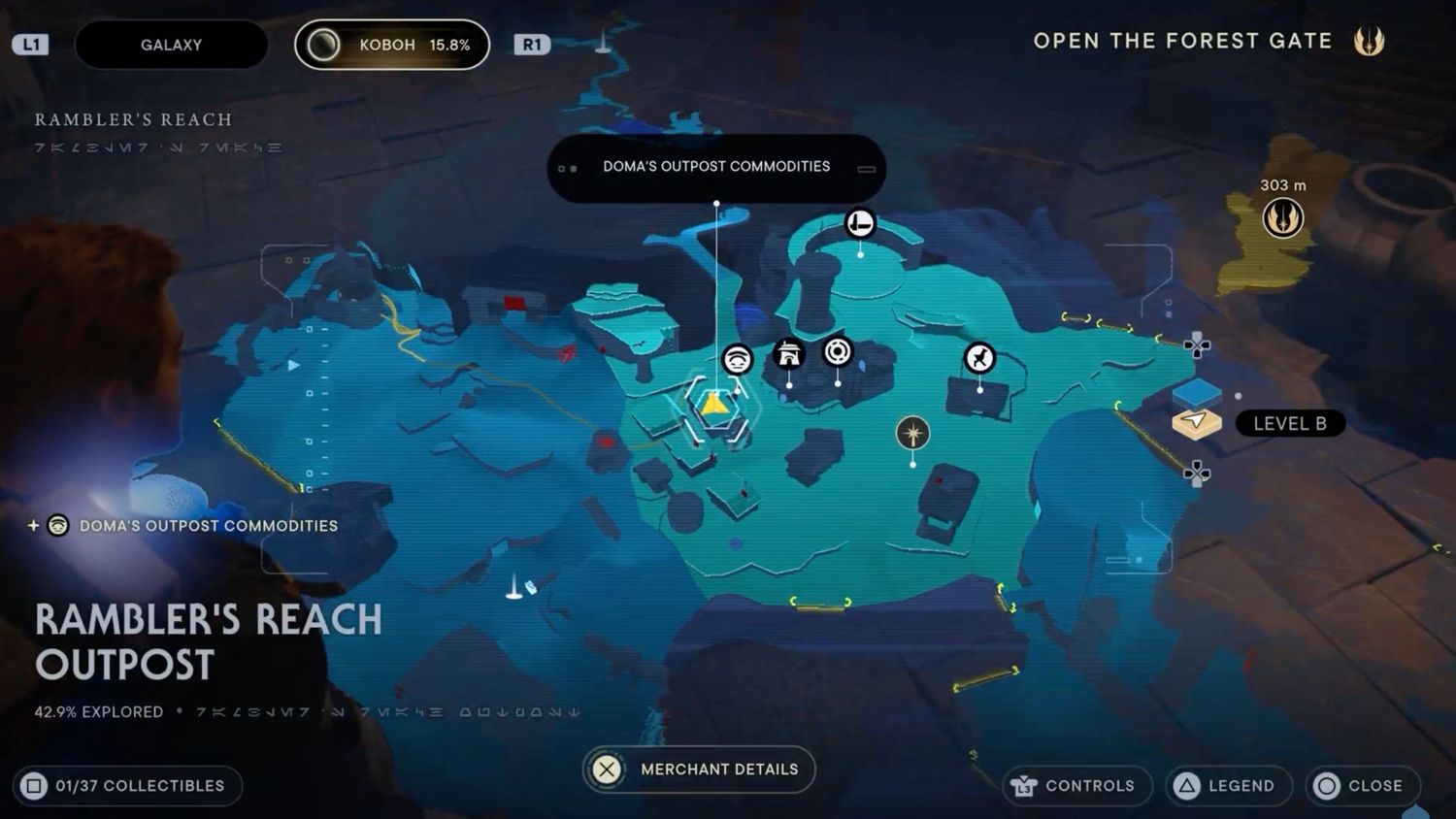Click the Open the Forest Gate objective
The width and height of the screenshot is (1456, 819).
(1182, 42)
